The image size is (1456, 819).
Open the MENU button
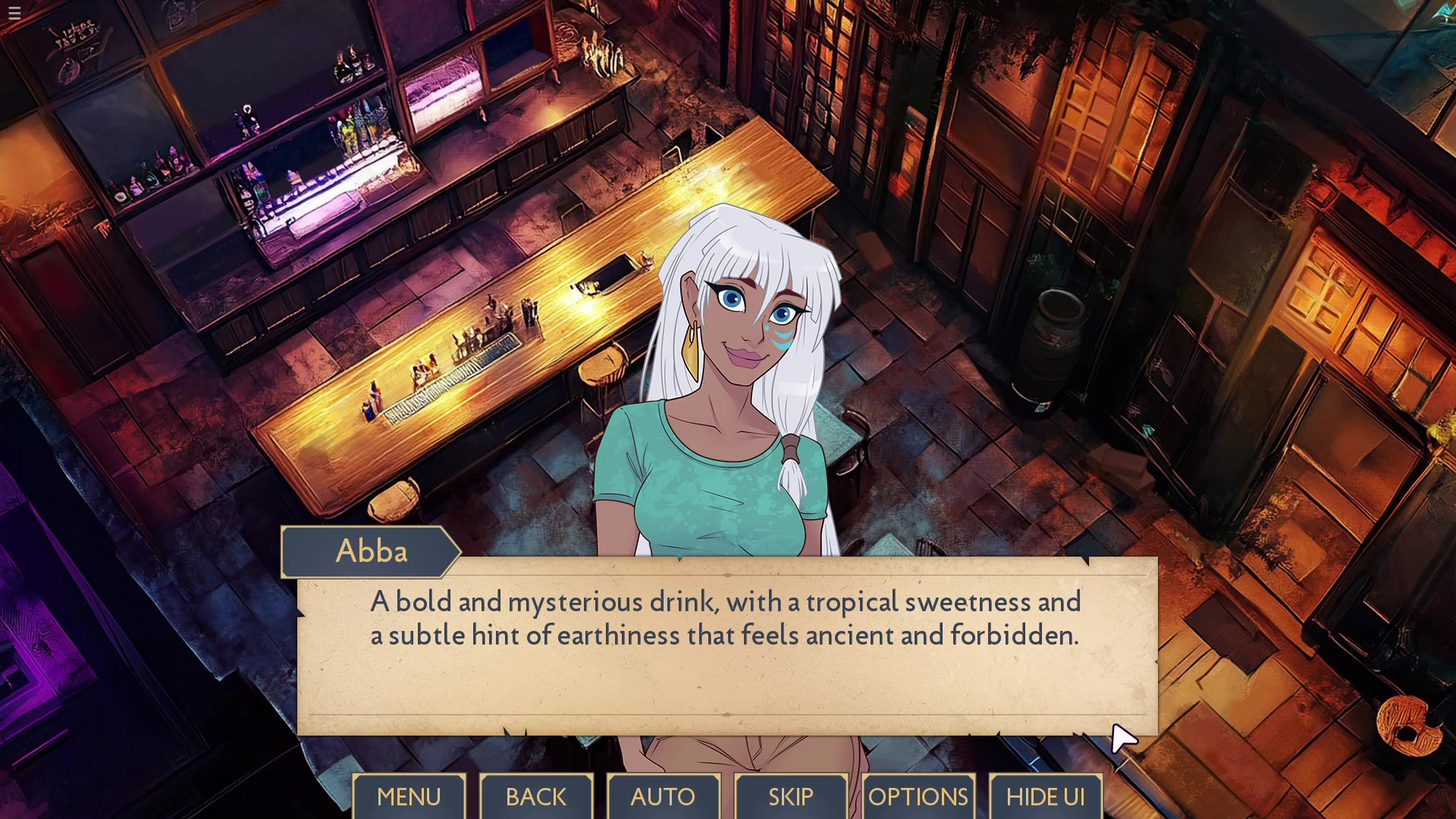click(409, 796)
